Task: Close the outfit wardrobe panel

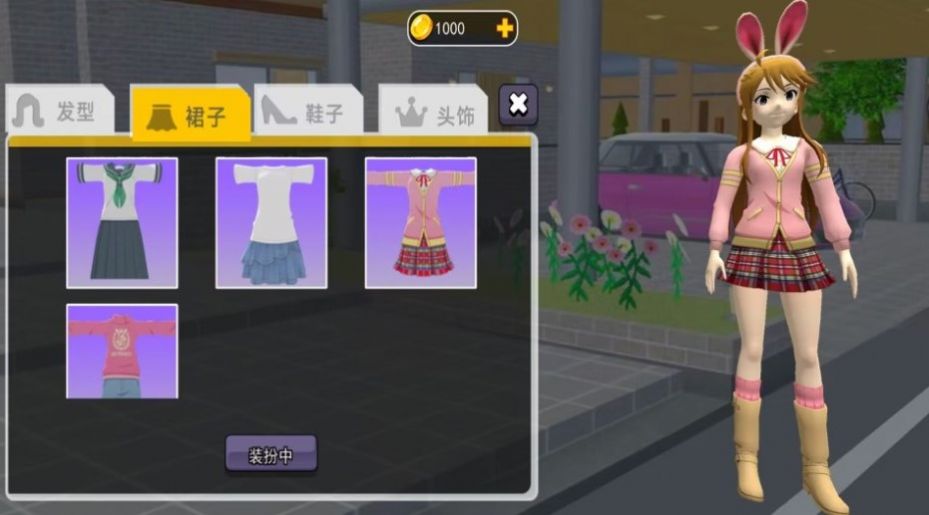Action: [x=517, y=104]
